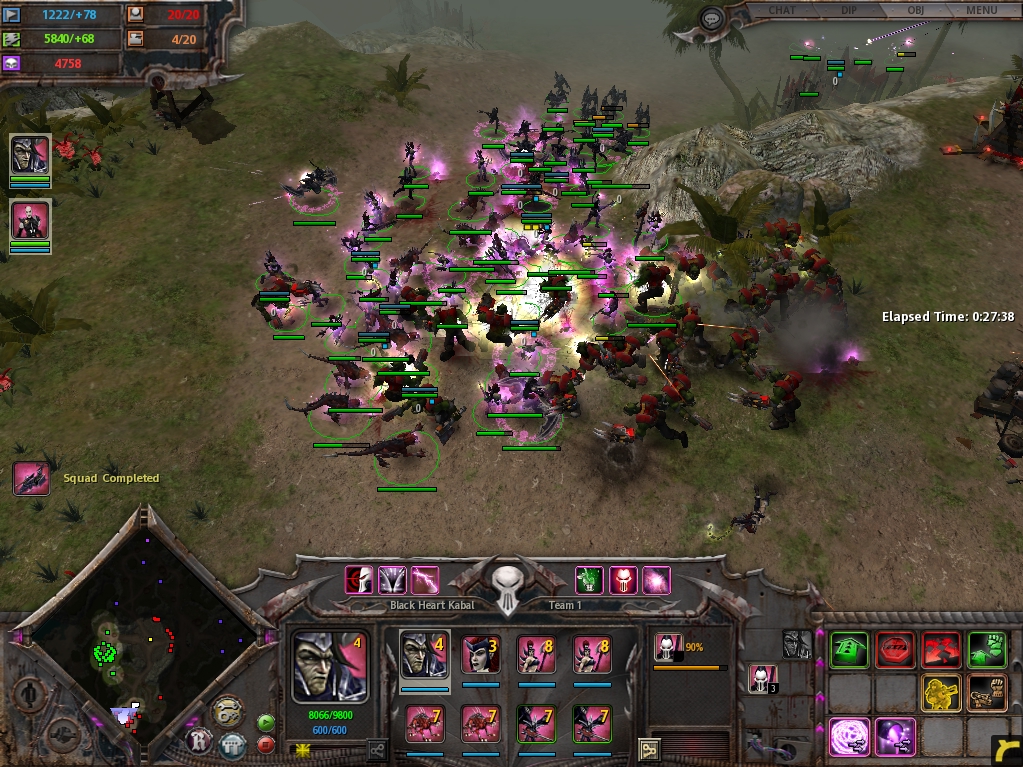Activate the green figure soul power
This screenshot has width=1023, height=767.
[589, 580]
